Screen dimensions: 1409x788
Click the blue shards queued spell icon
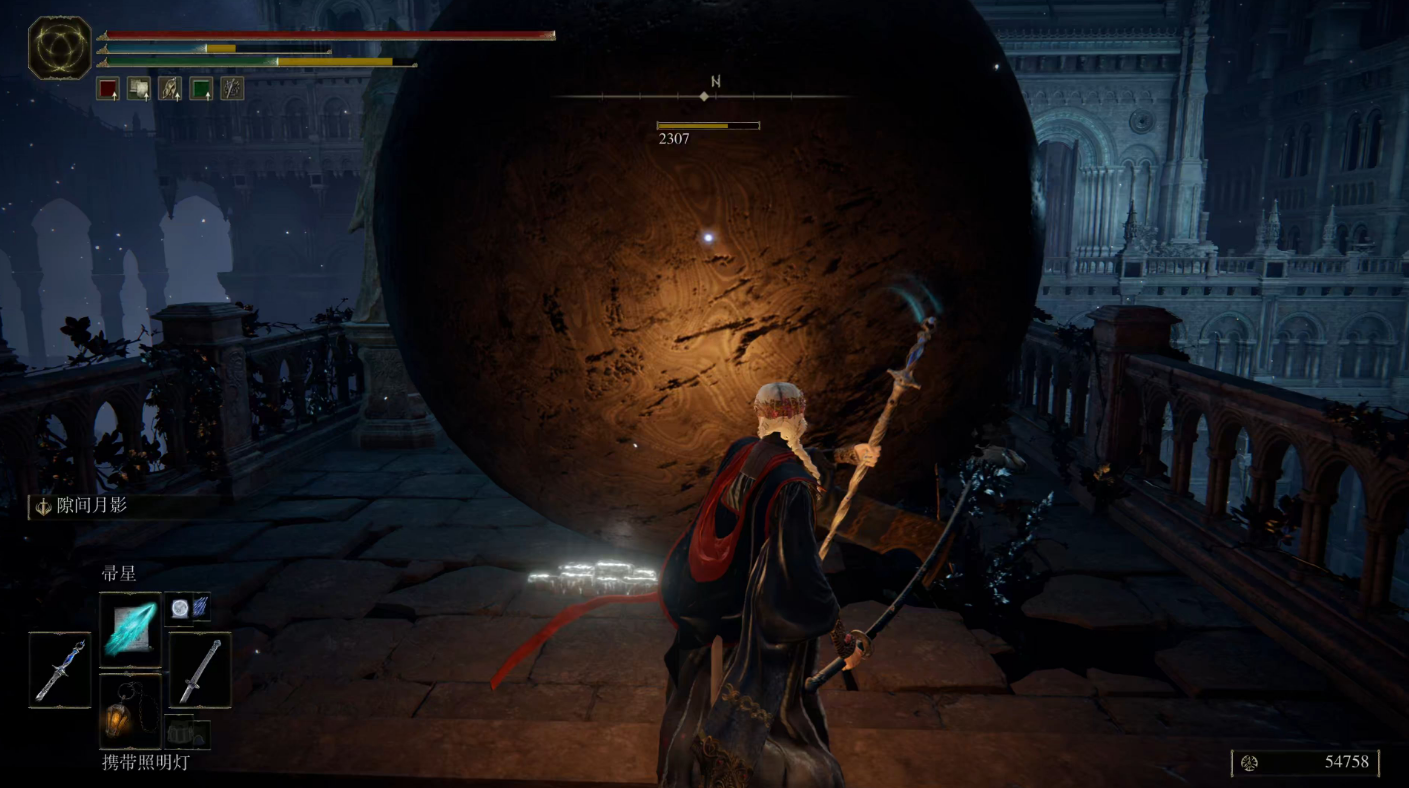200,606
